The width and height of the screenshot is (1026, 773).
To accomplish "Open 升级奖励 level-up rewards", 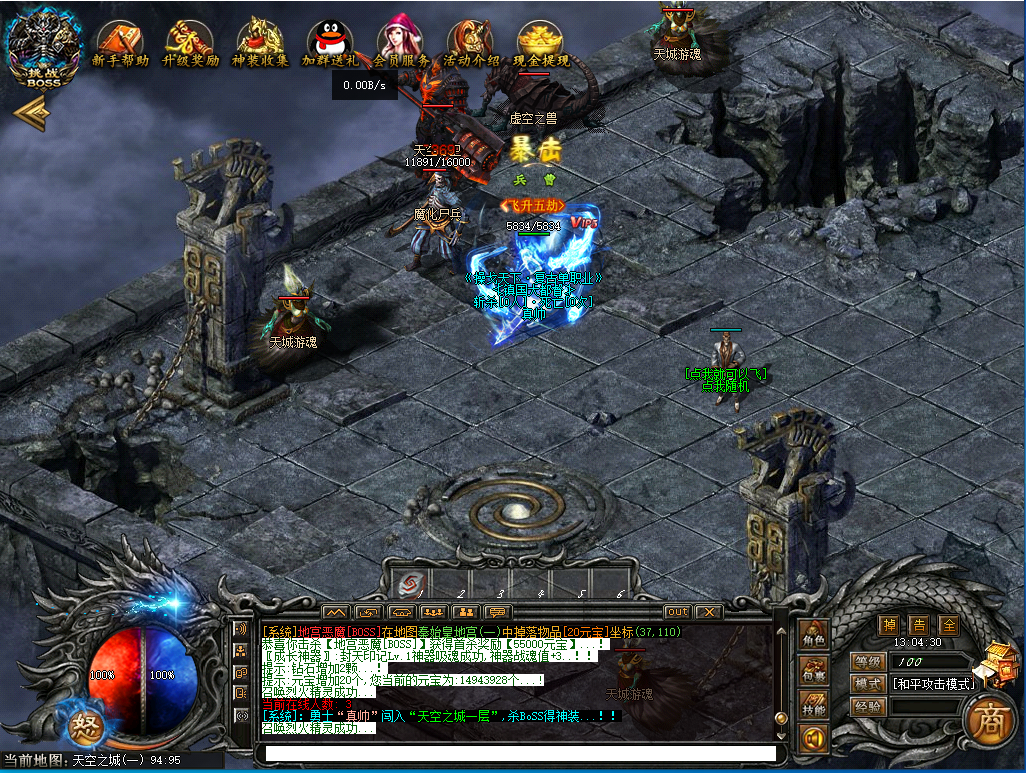I will pos(190,44).
